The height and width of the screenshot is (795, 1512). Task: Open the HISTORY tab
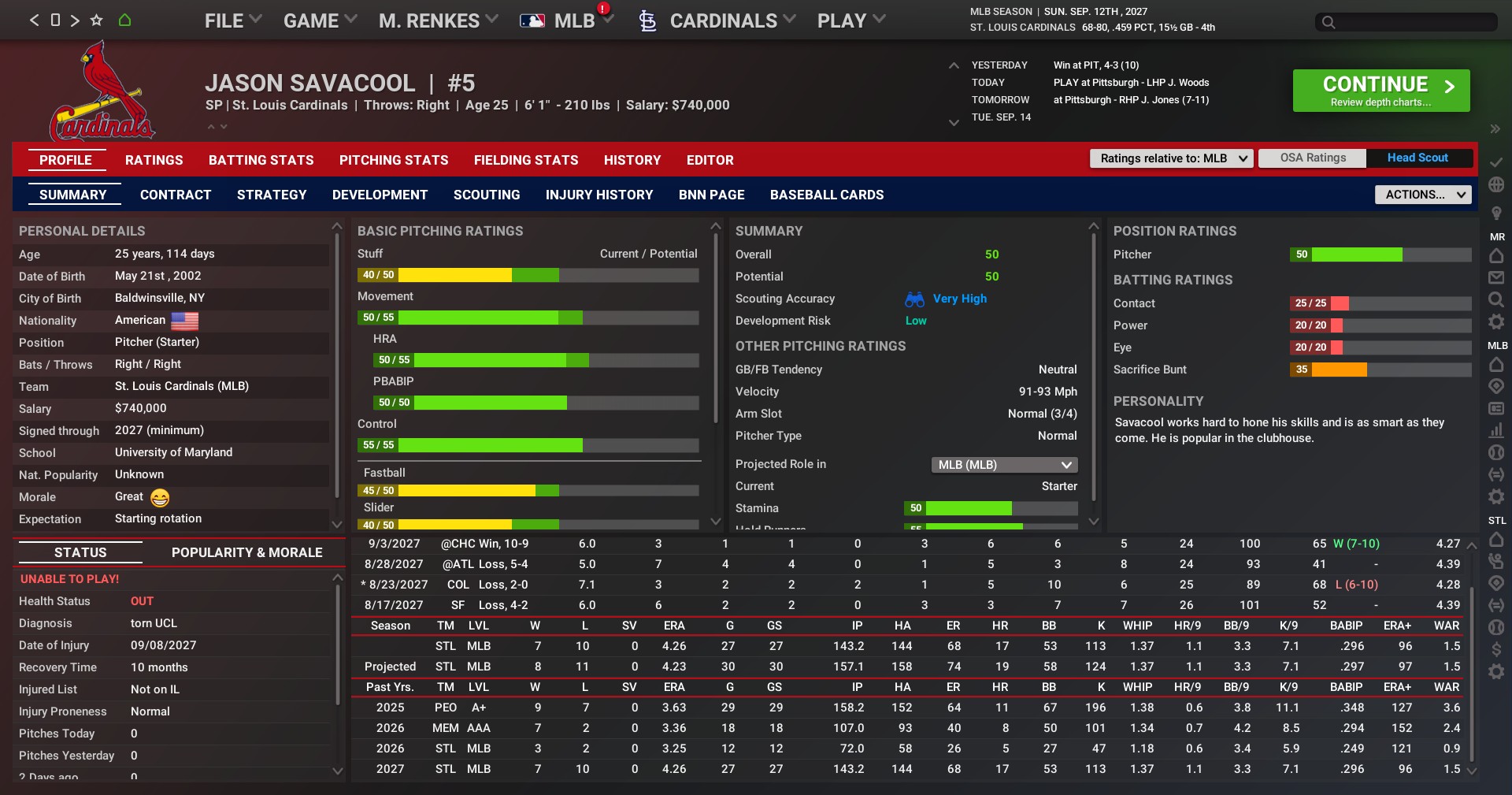(x=632, y=160)
